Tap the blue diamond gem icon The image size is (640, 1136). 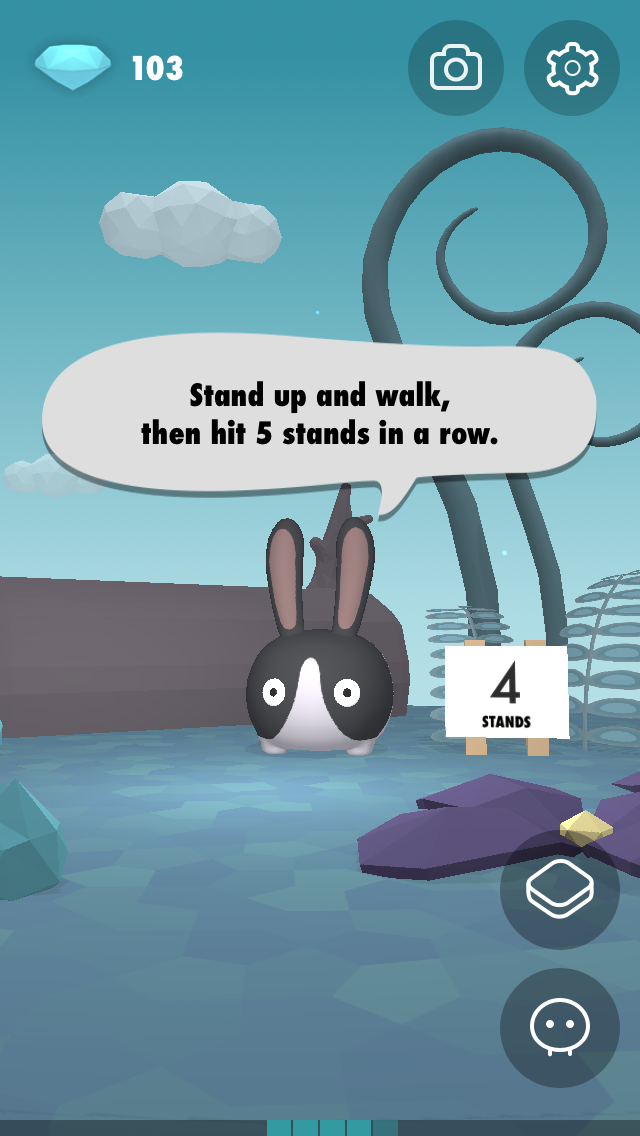(73, 66)
